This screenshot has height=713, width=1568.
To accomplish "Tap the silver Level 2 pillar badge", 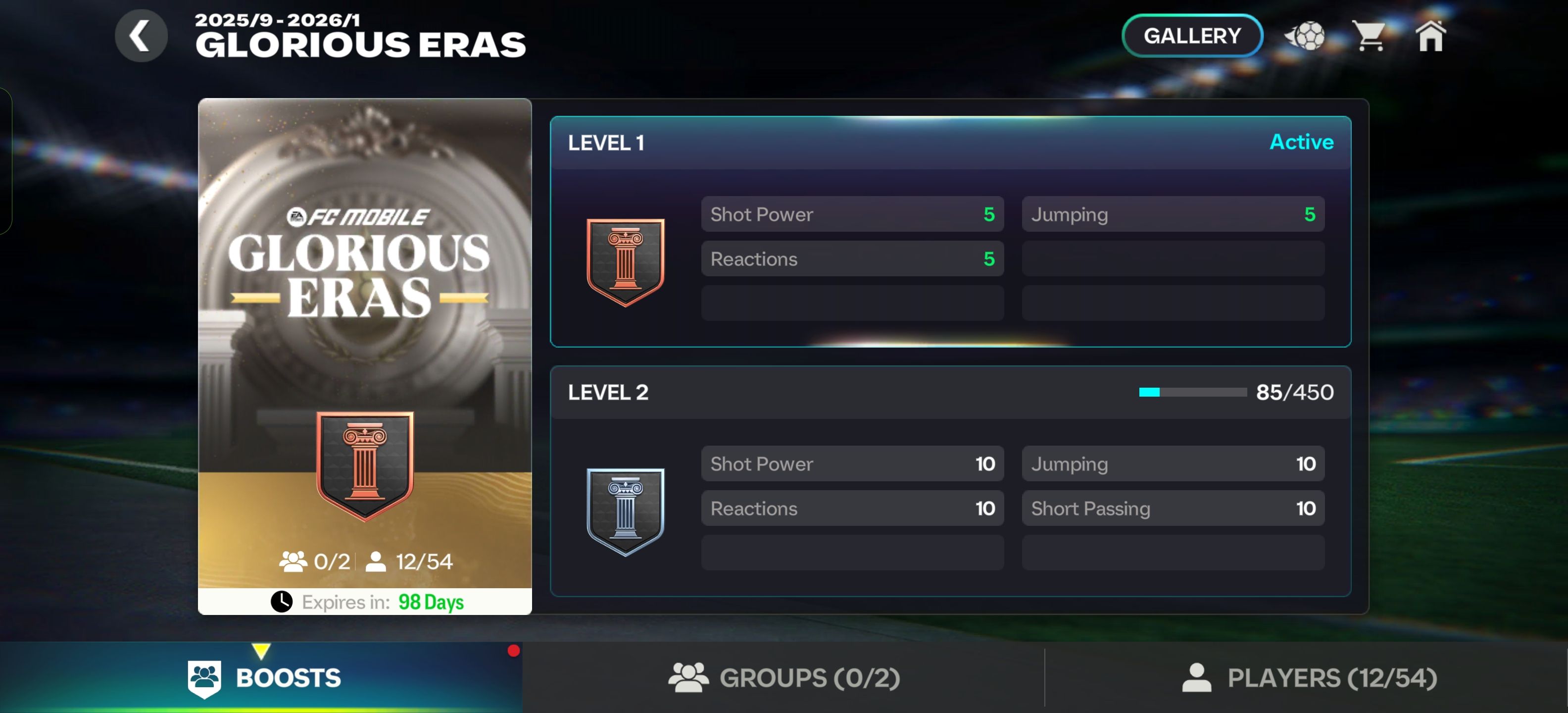I will tap(625, 511).
